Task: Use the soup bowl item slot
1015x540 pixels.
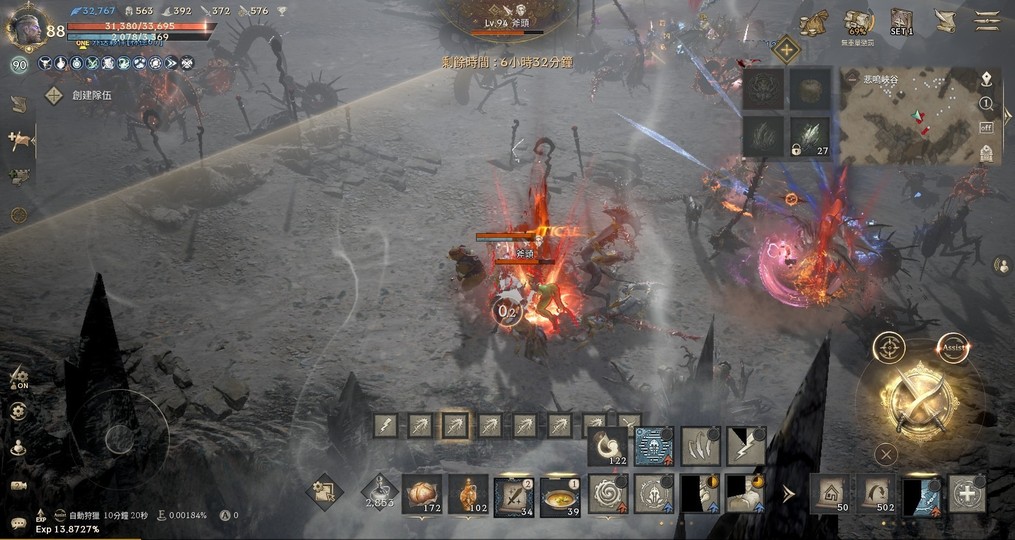Action: point(560,495)
